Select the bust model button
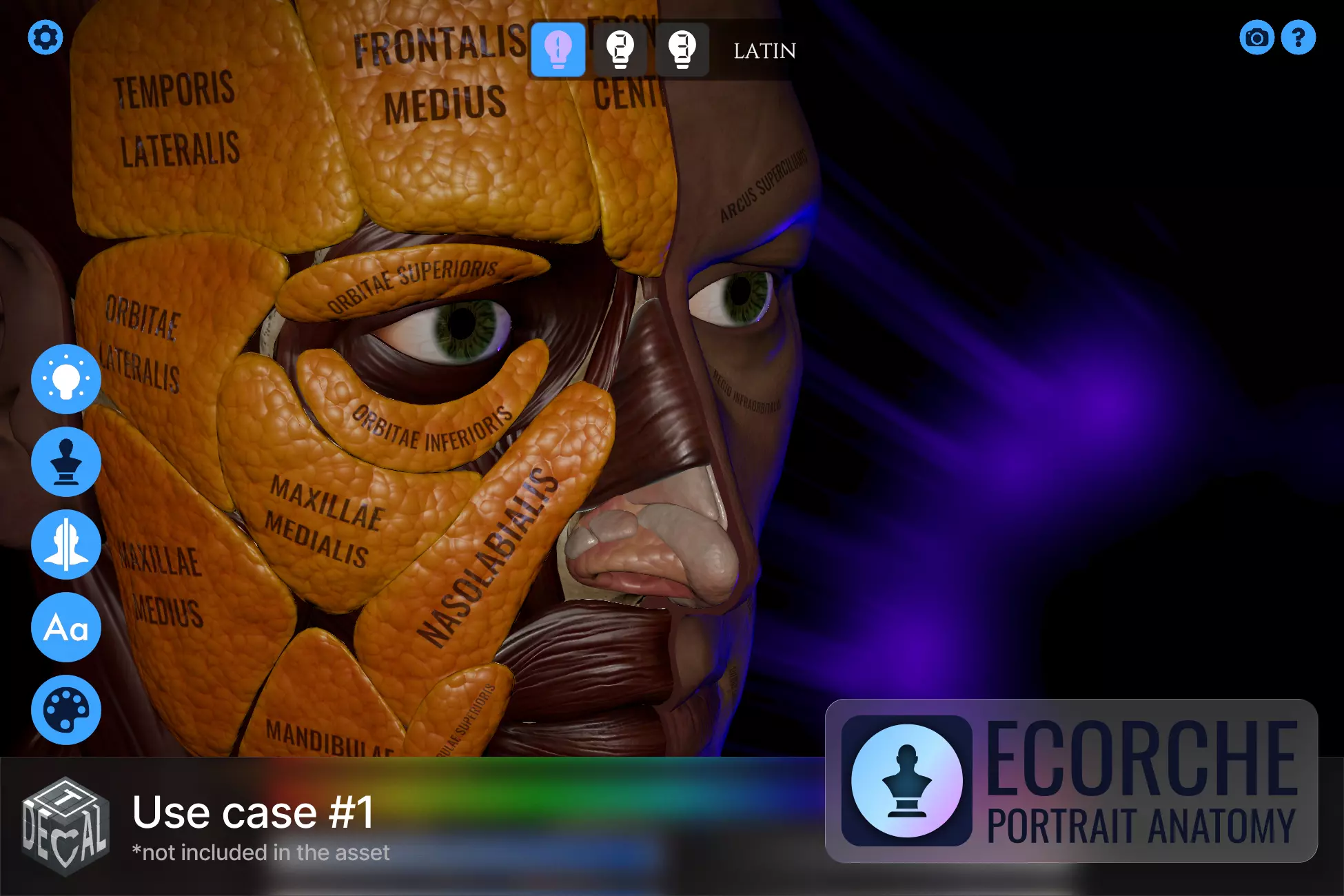 pos(66,462)
